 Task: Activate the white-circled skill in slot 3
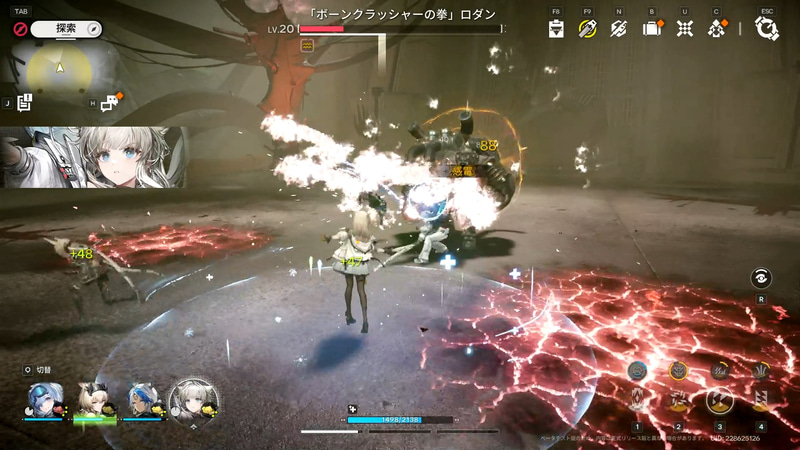pos(719,402)
